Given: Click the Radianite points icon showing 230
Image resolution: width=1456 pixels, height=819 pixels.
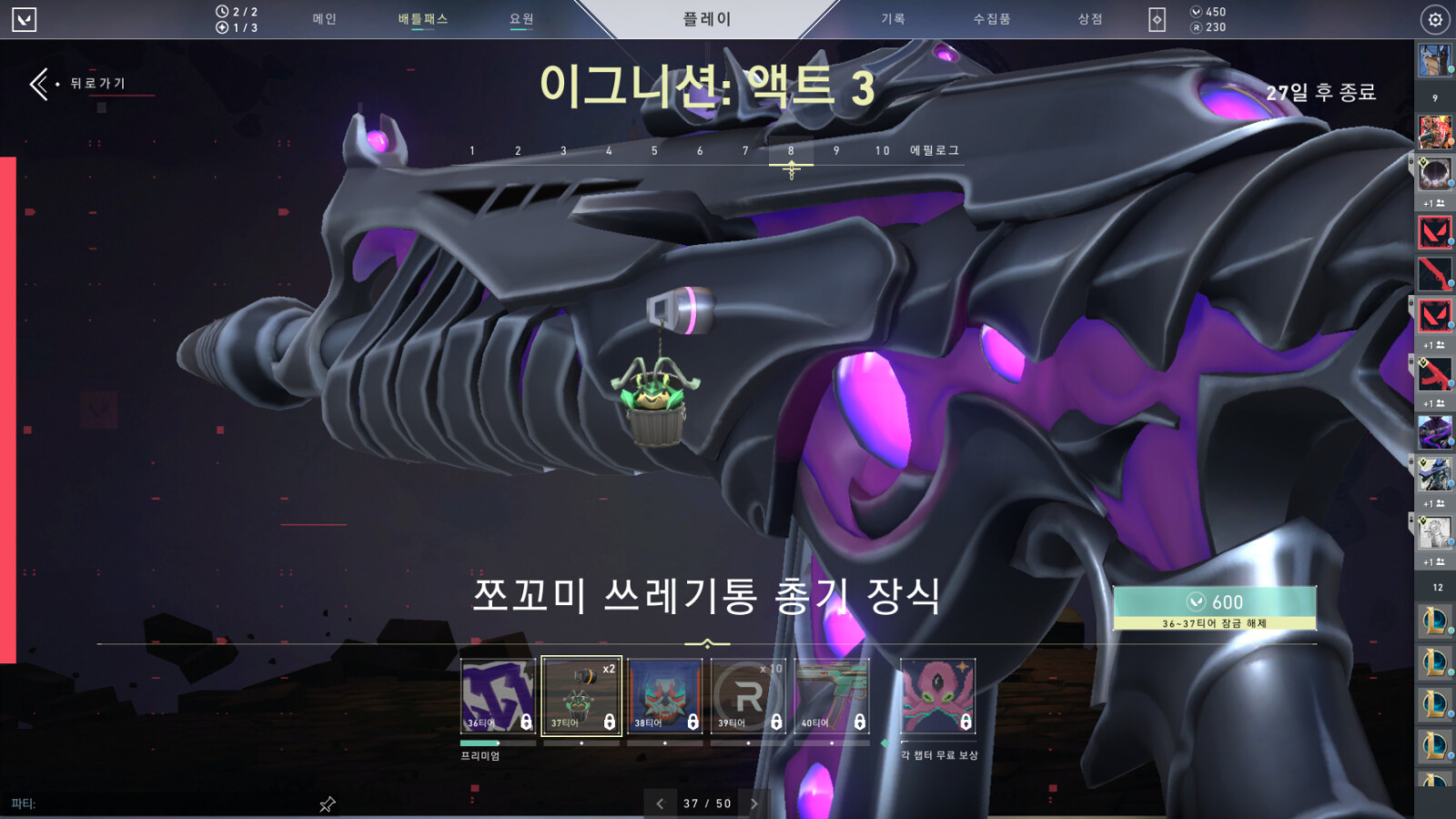Looking at the screenshot, I should [x=1198, y=26].
